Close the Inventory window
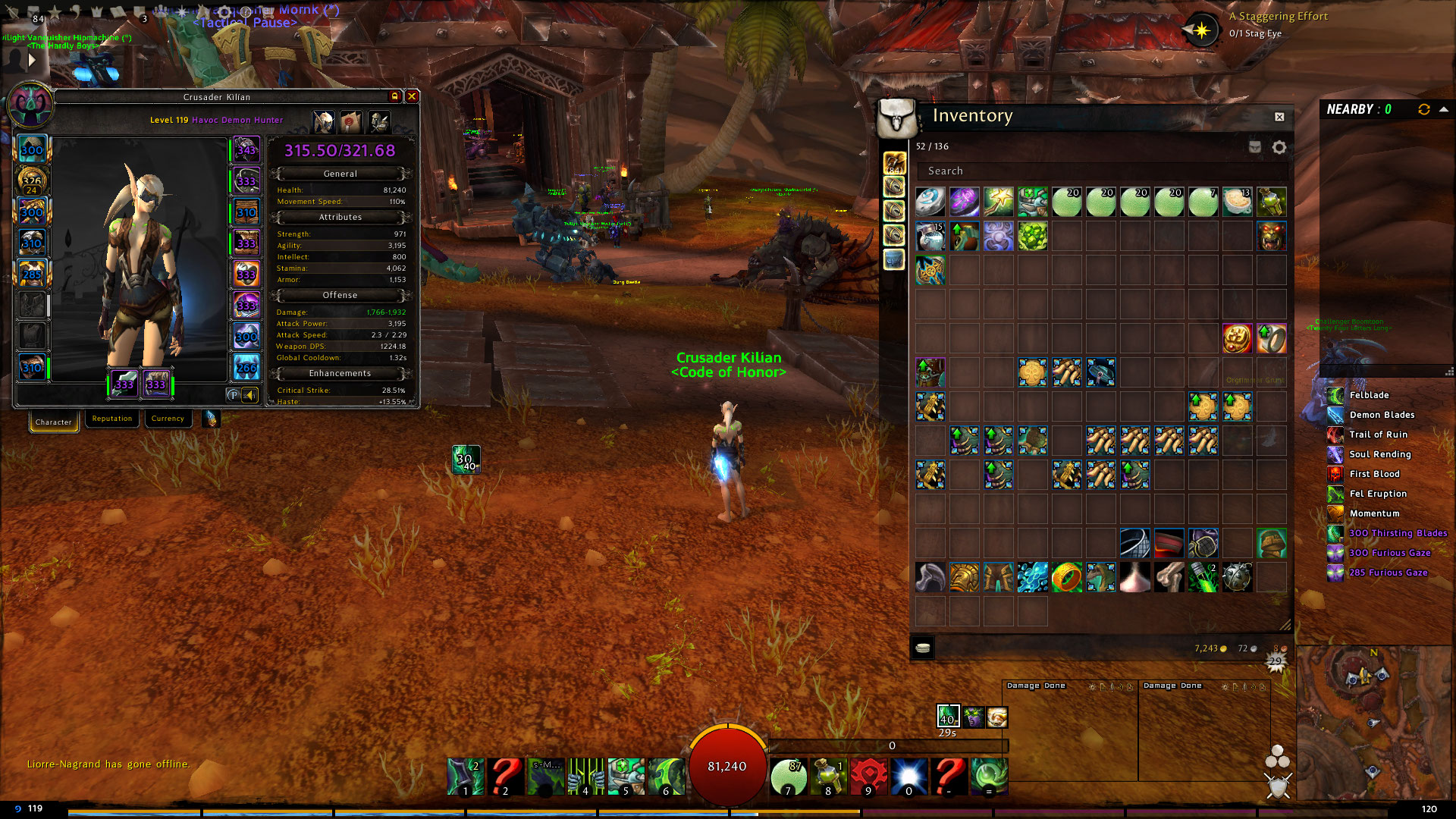The height and width of the screenshot is (819, 1456). pos(1279,117)
